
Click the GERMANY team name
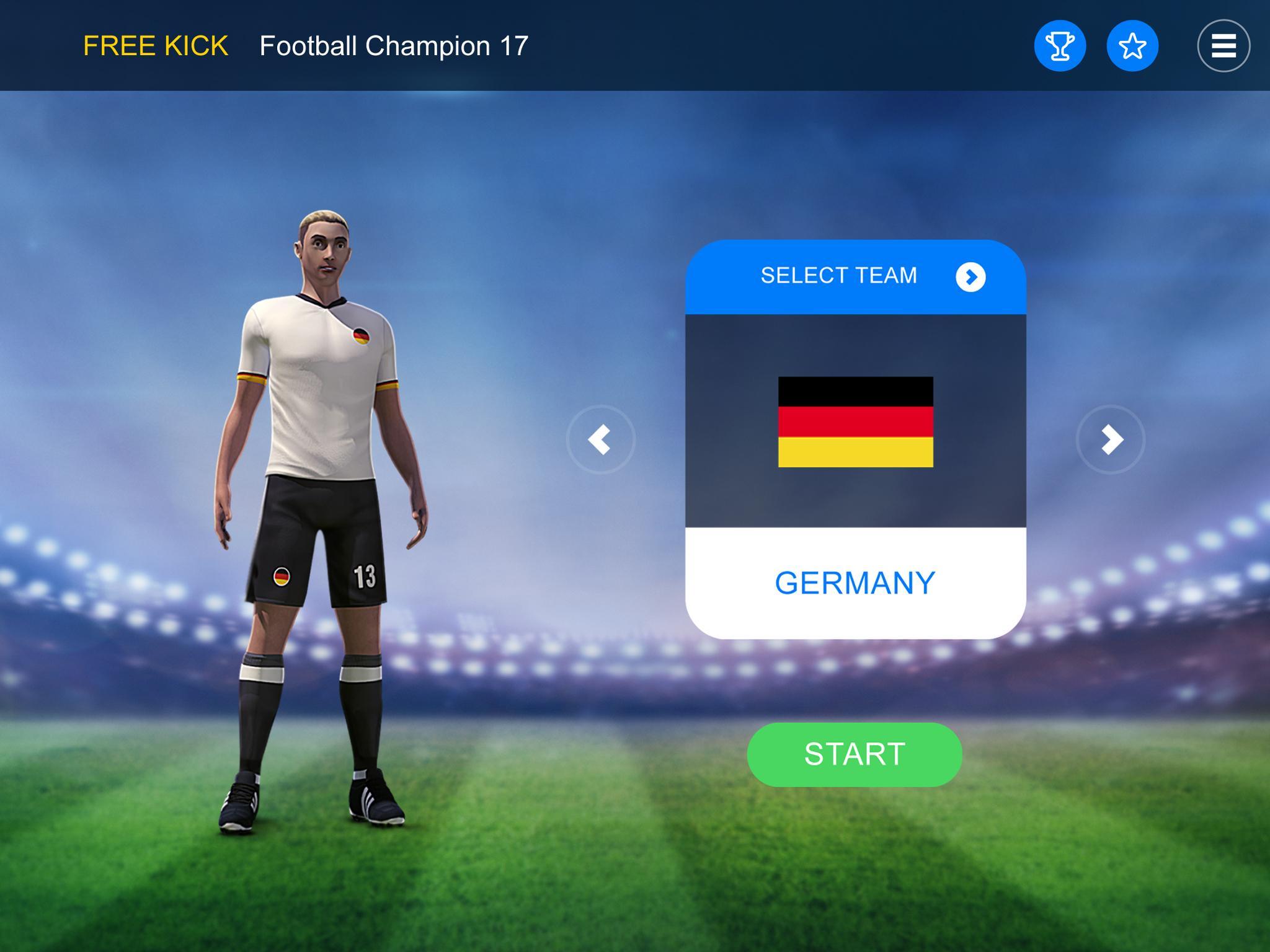855,581
